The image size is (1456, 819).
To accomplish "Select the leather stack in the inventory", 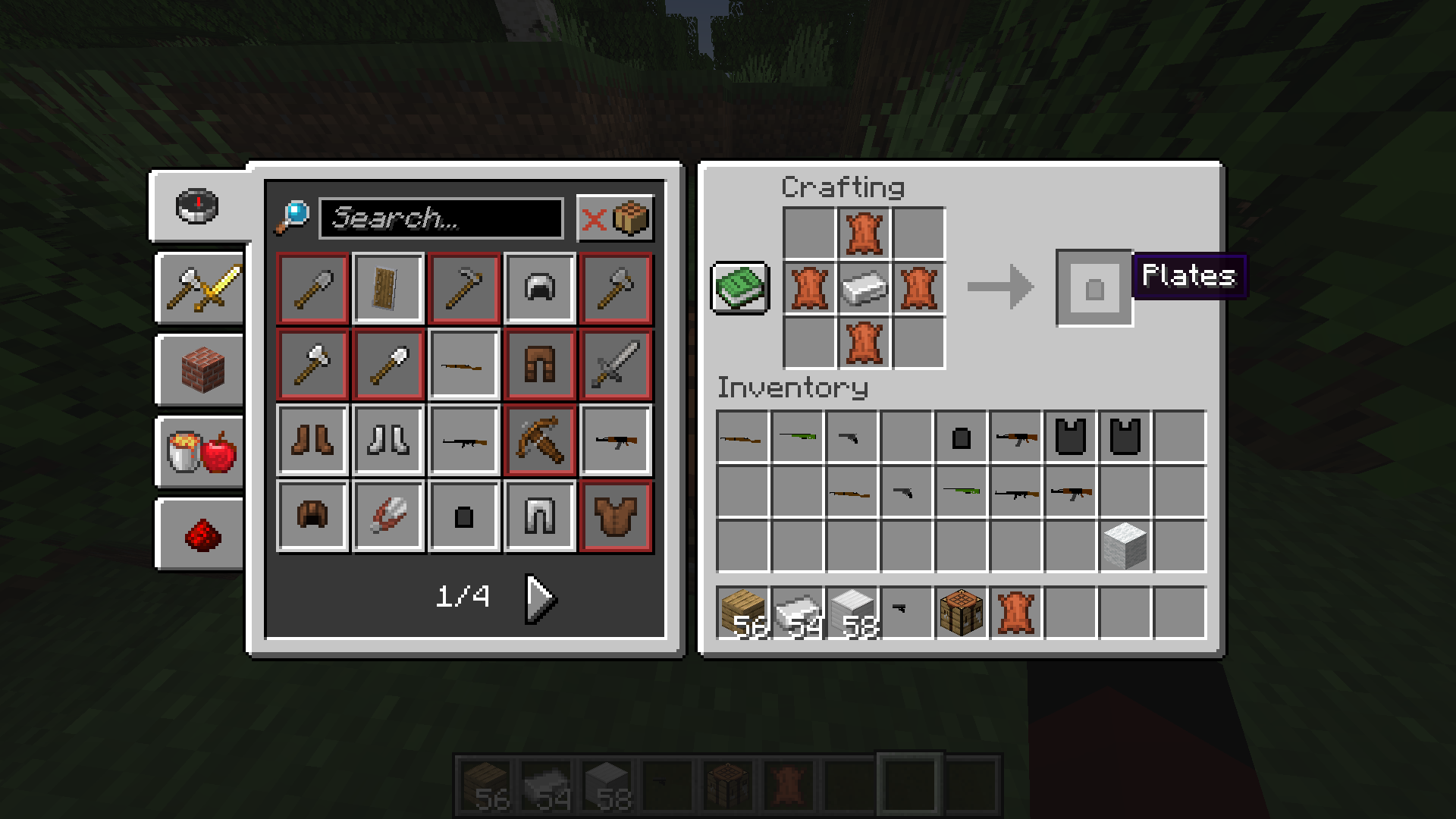I will [x=1016, y=611].
